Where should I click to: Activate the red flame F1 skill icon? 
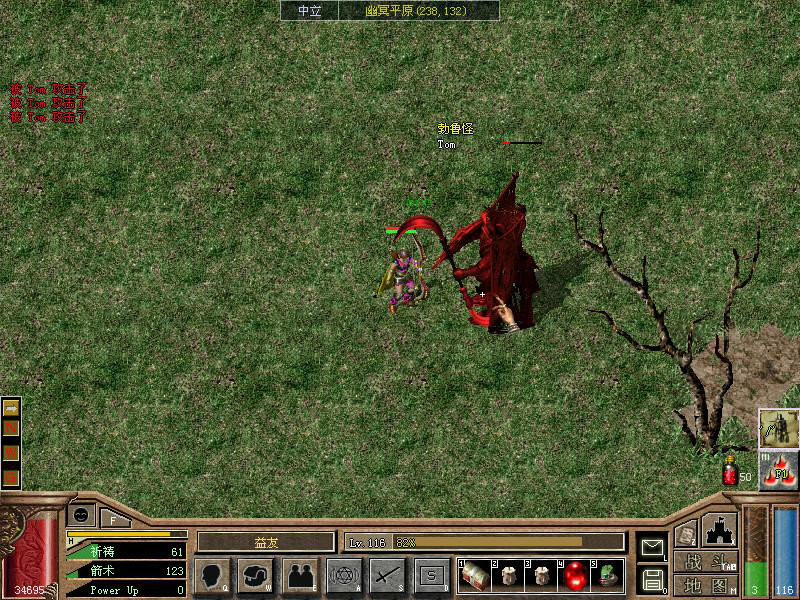tap(779, 472)
